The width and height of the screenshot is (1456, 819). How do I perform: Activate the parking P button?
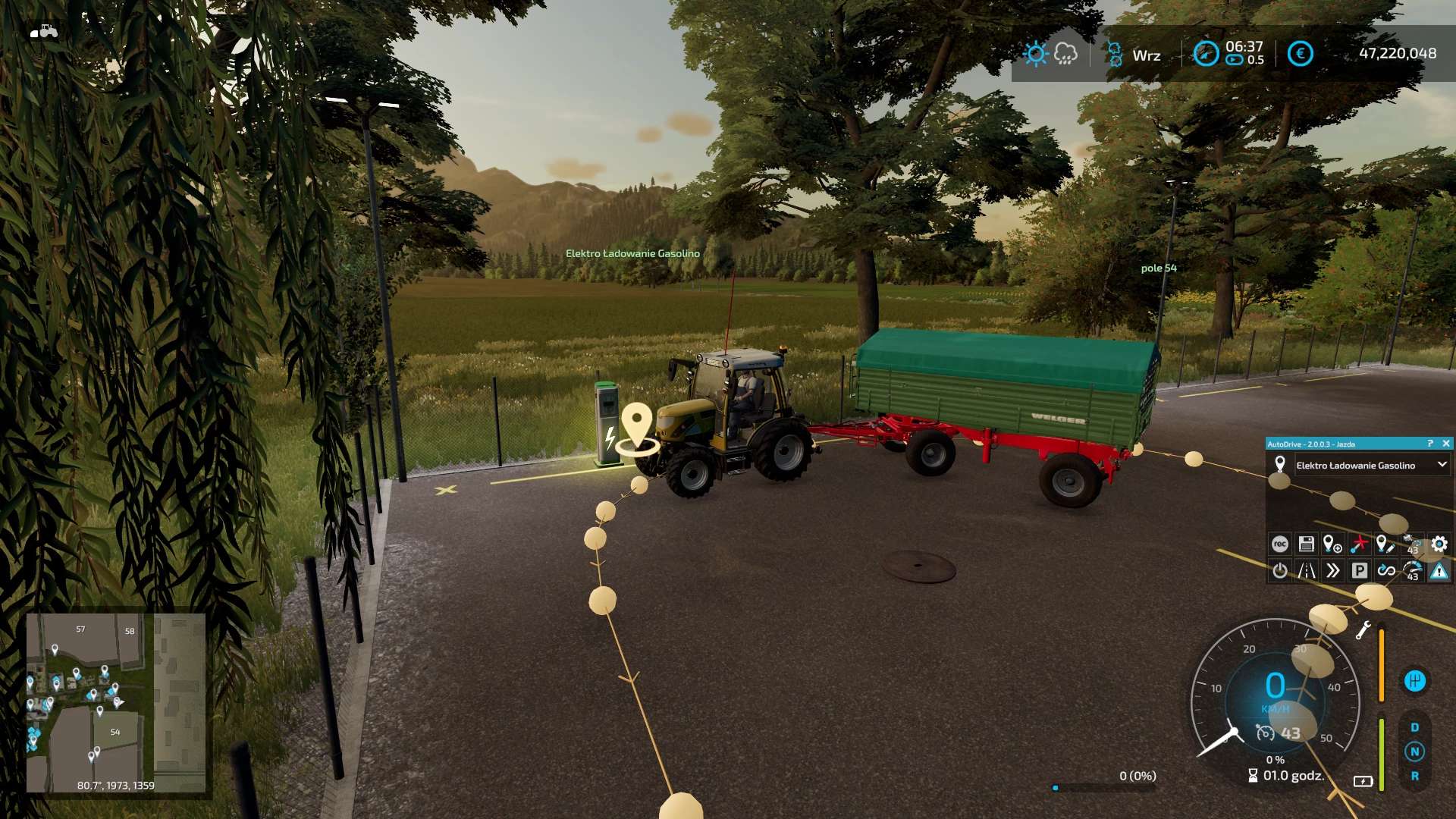tap(1359, 570)
